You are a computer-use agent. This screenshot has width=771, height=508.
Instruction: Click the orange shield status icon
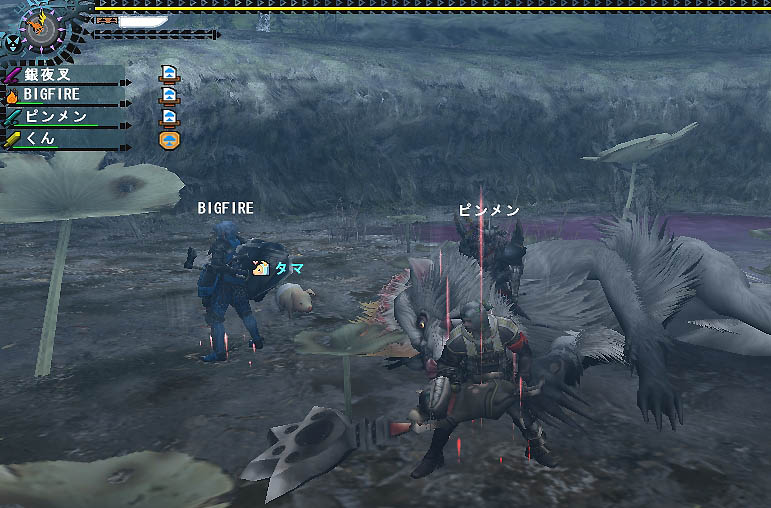click(x=169, y=138)
